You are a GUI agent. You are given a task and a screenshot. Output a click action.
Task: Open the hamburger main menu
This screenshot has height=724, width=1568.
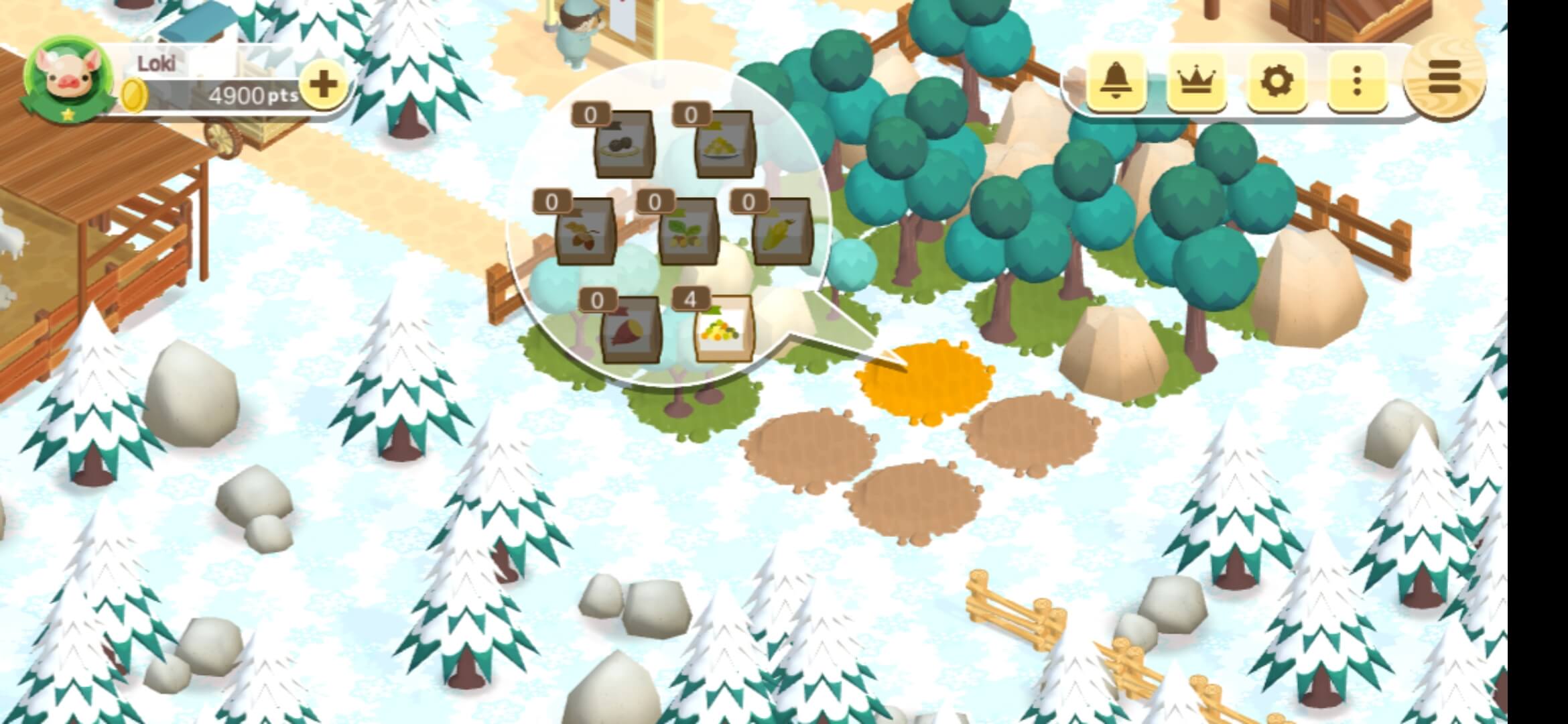pyautogui.click(x=1443, y=77)
